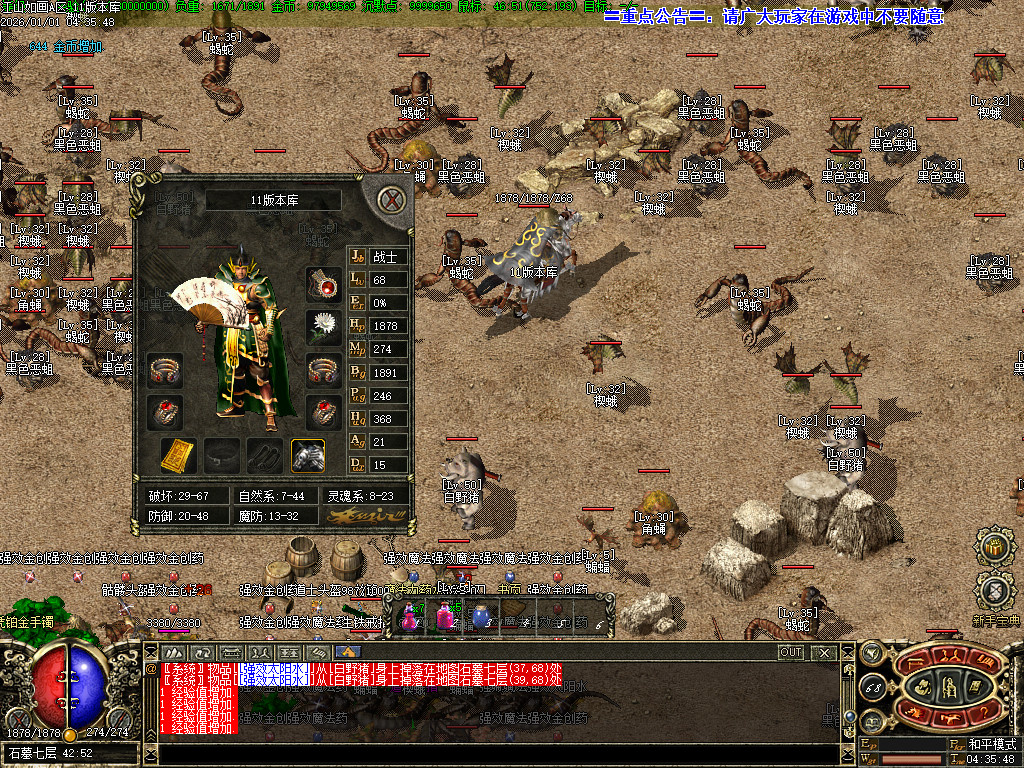Select the red gem necklace slot
Image resolution: width=1024 pixels, height=768 pixels.
coord(323,283)
